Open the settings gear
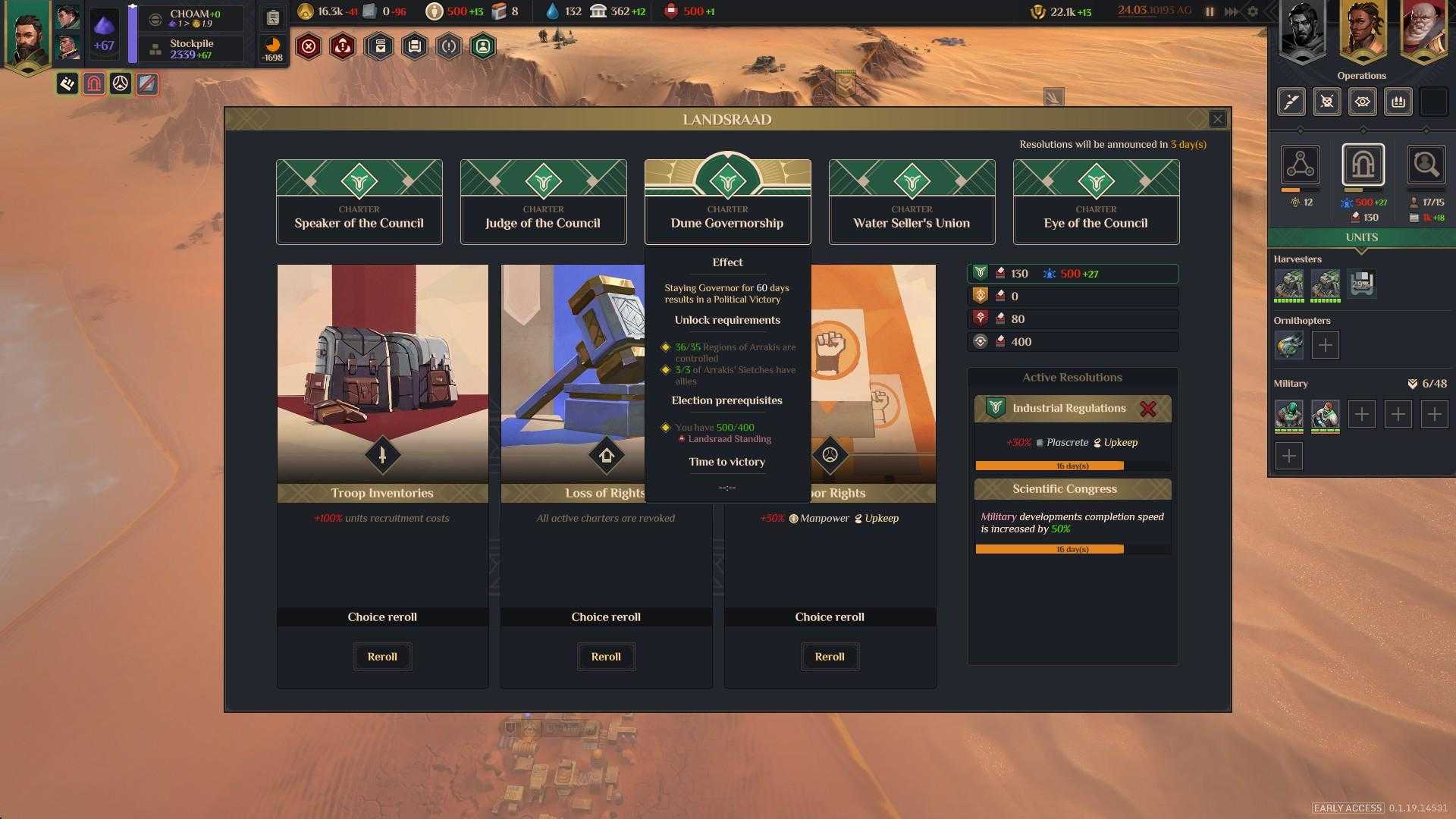This screenshot has height=819, width=1456. click(1253, 11)
